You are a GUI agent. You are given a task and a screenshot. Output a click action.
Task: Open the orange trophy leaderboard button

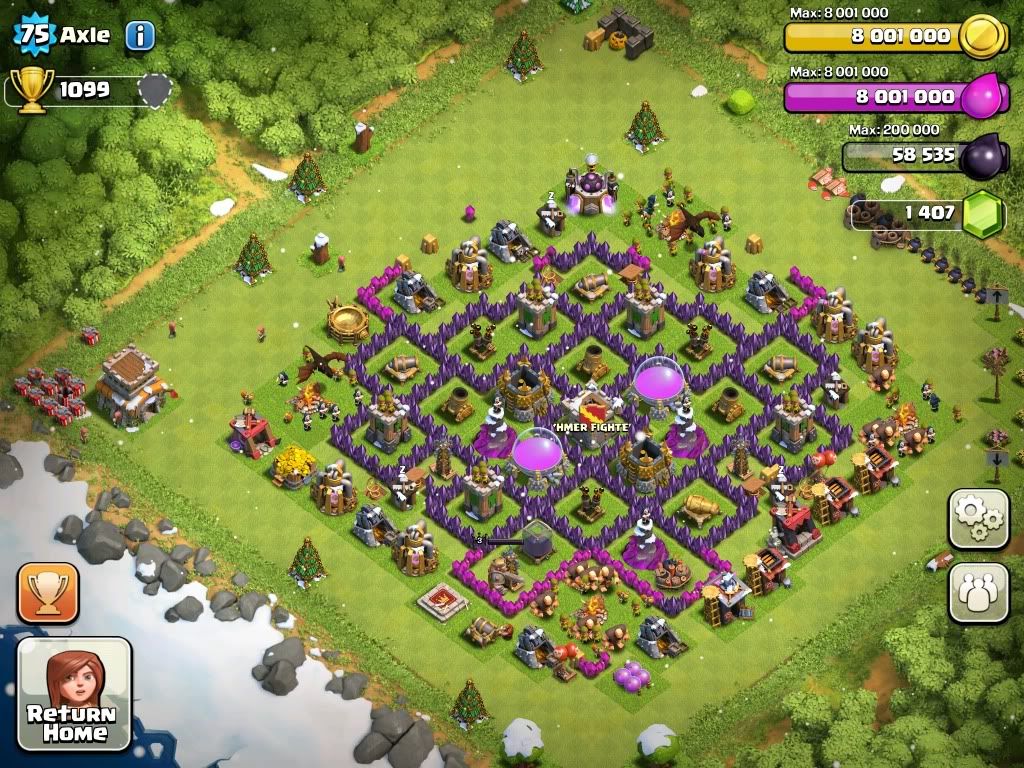pos(47,592)
